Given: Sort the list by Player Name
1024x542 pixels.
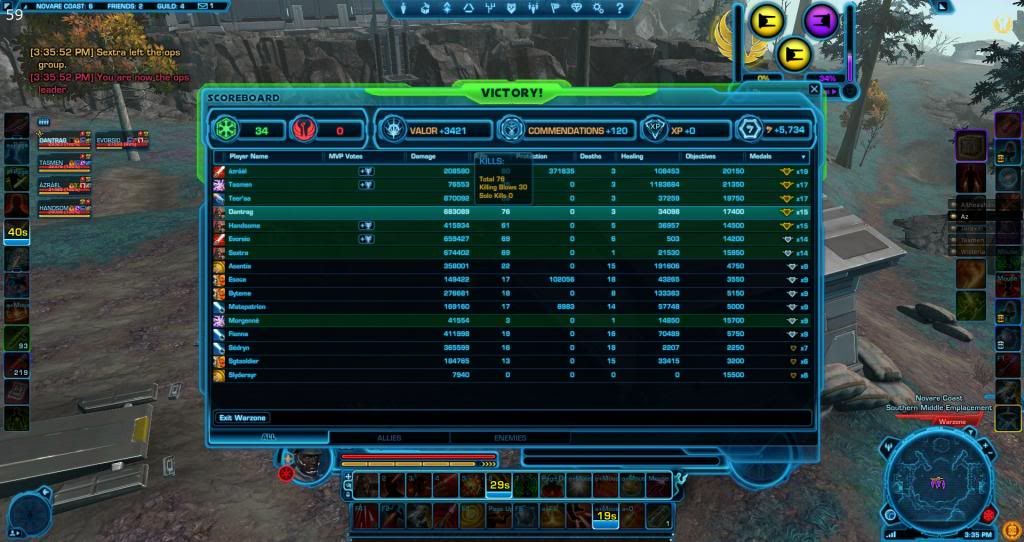Looking at the screenshot, I should [x=249, y=157].
